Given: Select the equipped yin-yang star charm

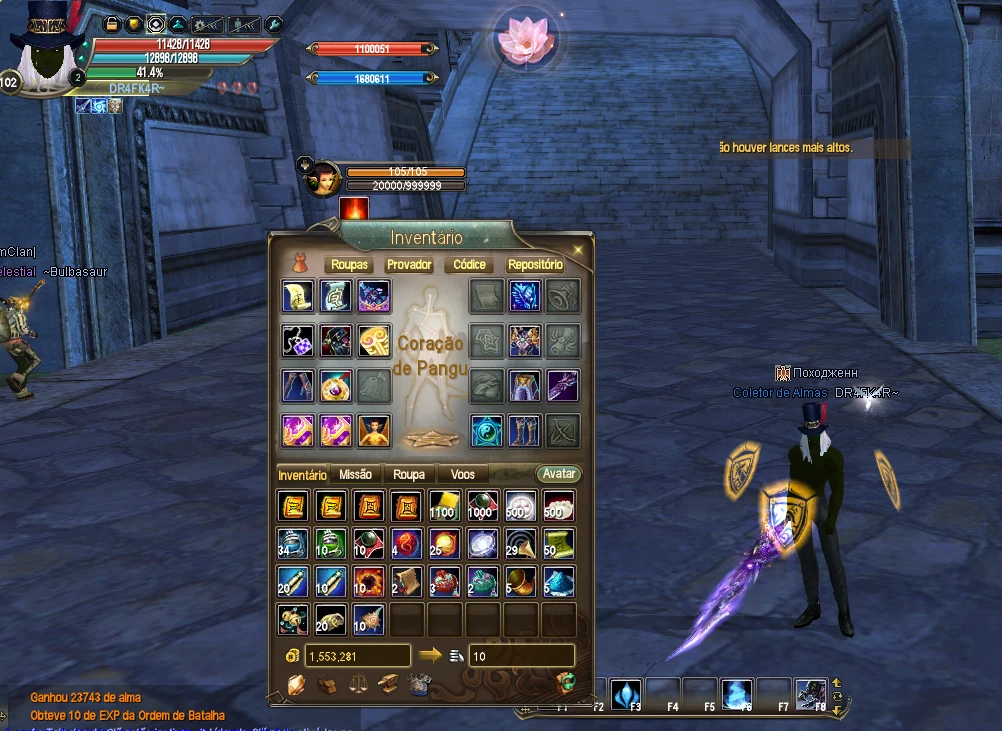Looking at the screenshot, I should [487, 430].
